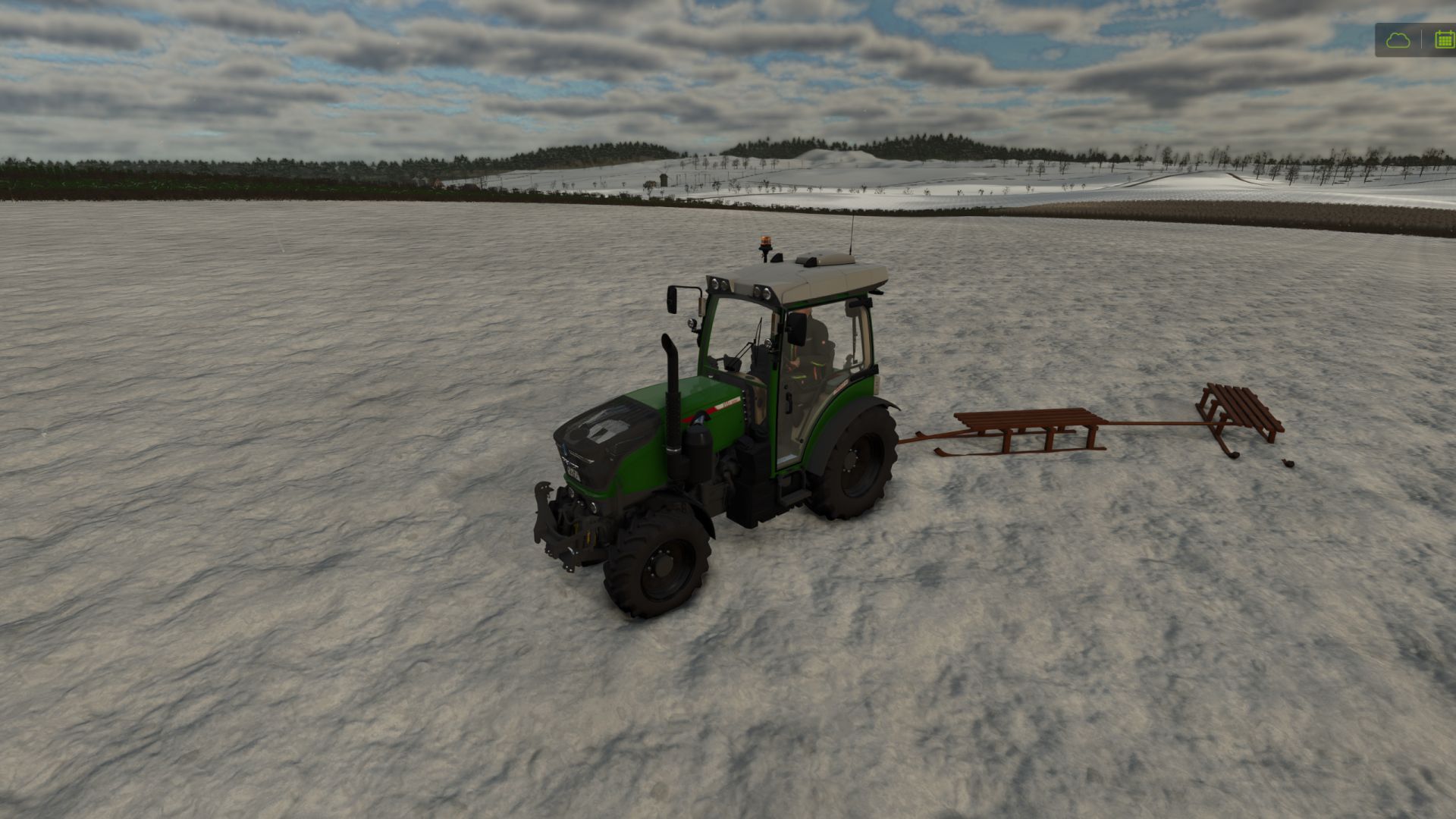
Task: Click the cloud weather icon
Action: coord(1398,40)
